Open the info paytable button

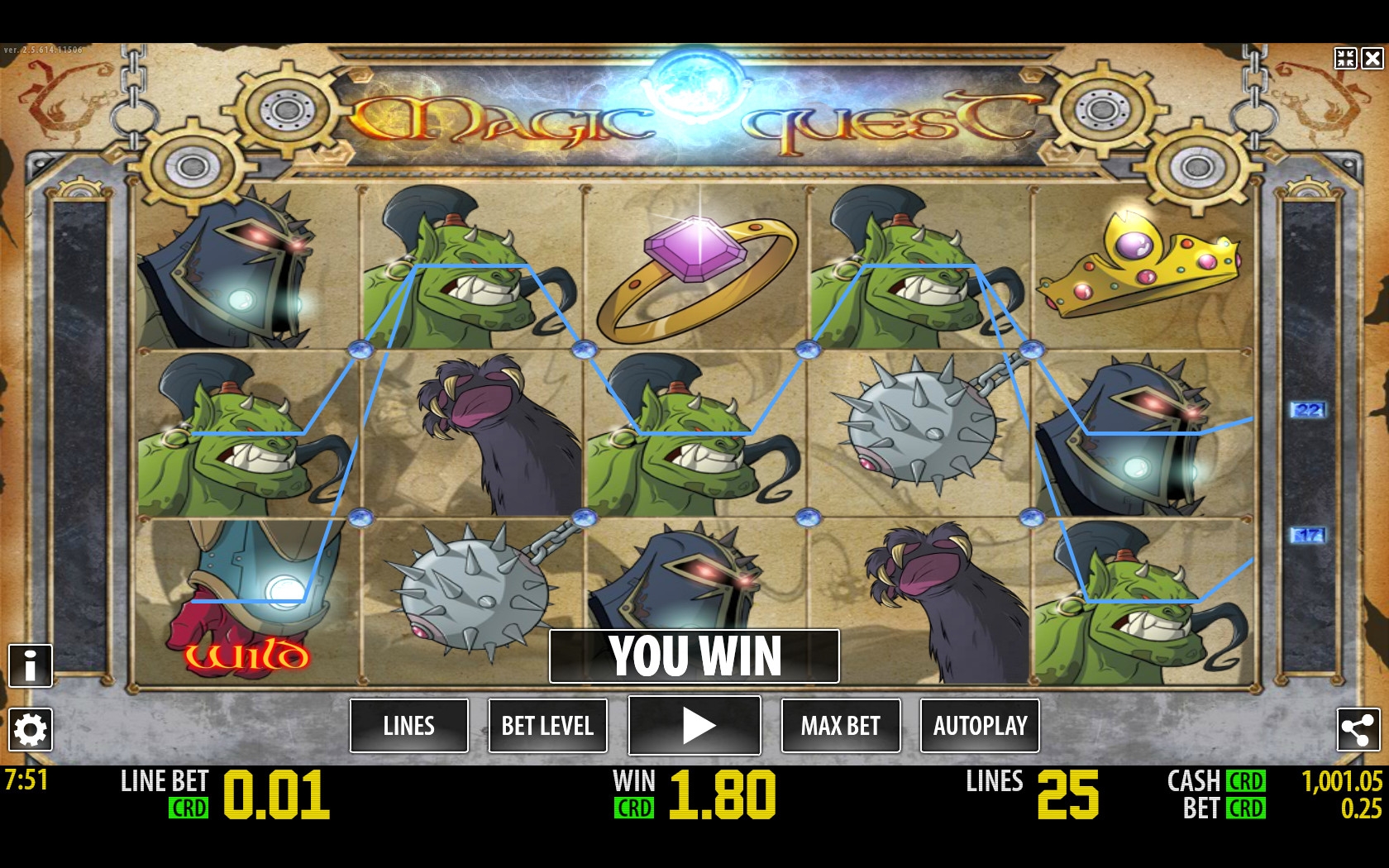[x=31, y=665]
